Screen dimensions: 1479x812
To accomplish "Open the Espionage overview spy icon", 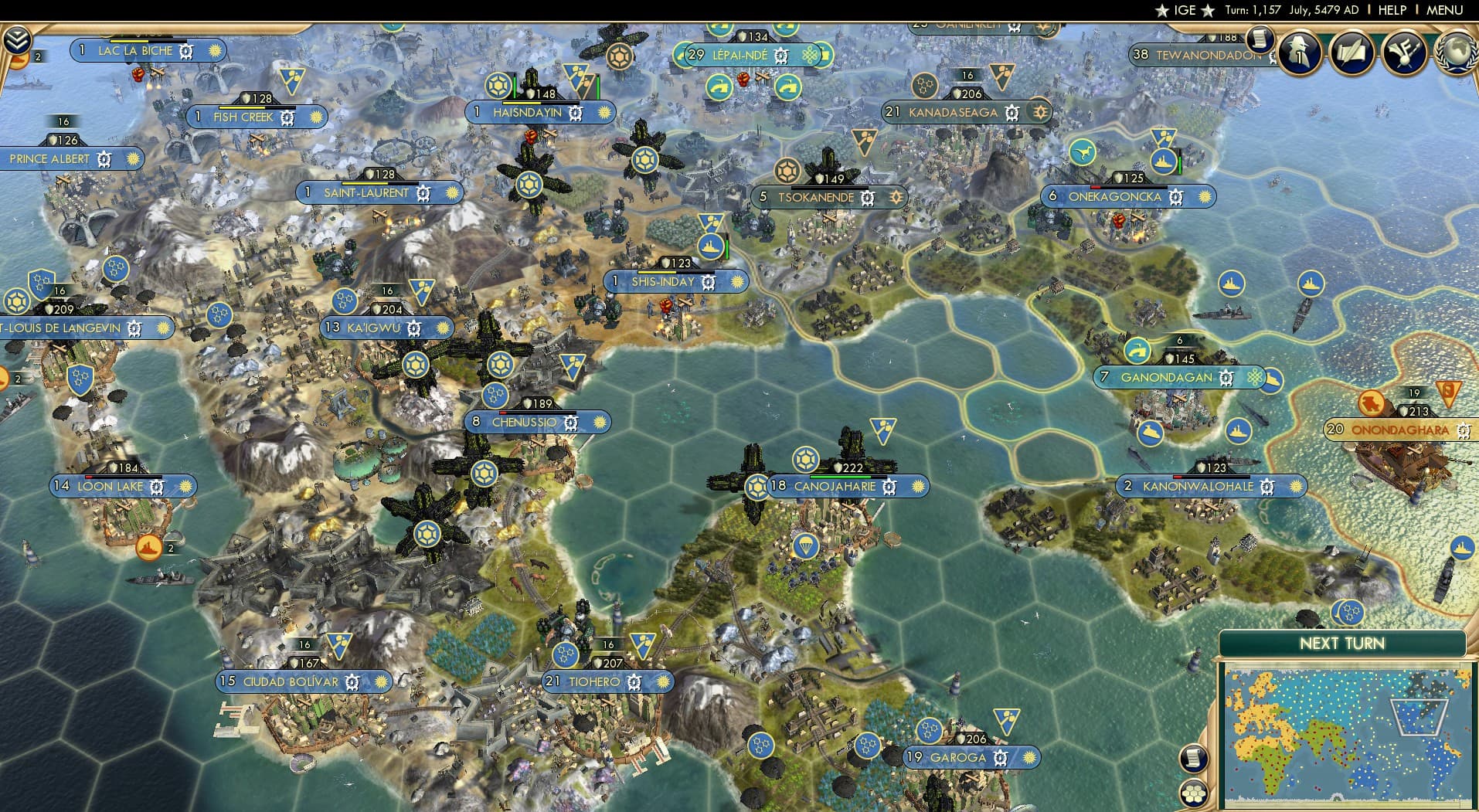I will pos(1299,53).
